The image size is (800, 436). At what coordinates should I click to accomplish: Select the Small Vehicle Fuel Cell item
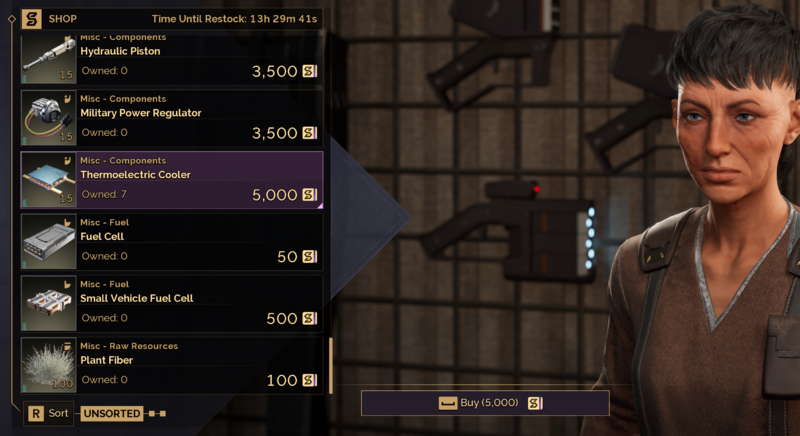tap(172, 304)
